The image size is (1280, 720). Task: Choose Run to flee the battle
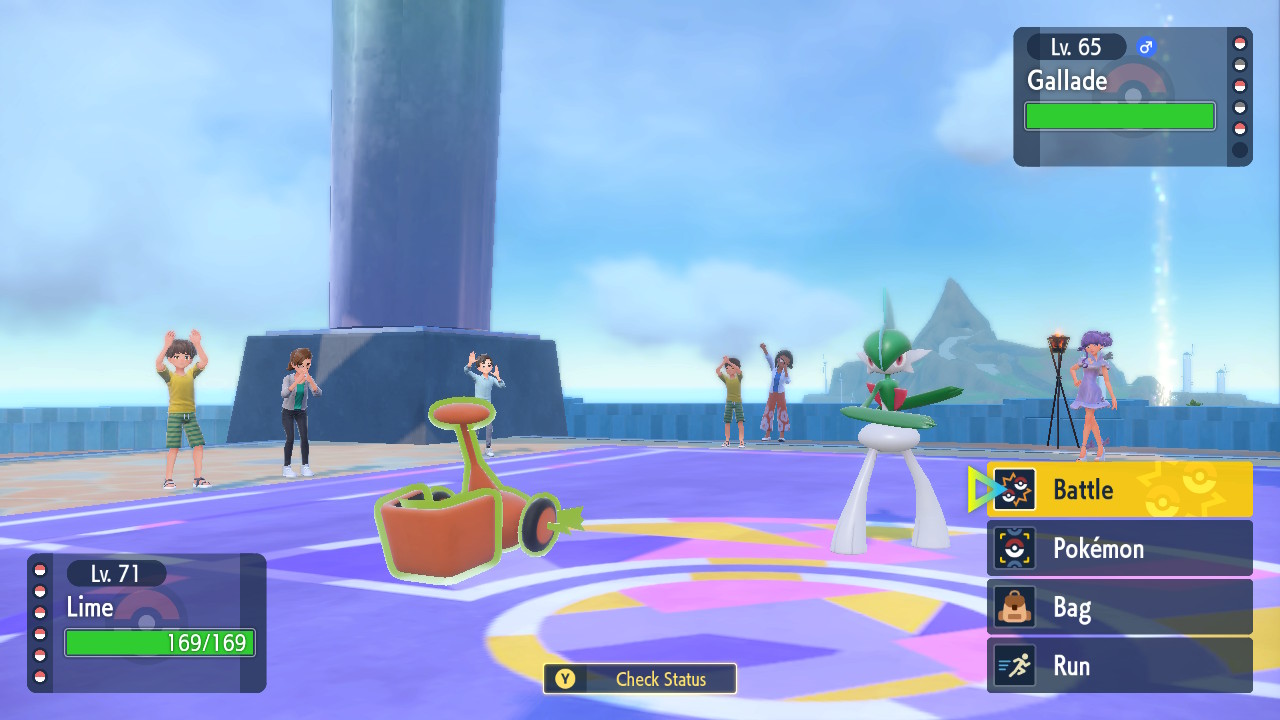(x=1119, y=666)
